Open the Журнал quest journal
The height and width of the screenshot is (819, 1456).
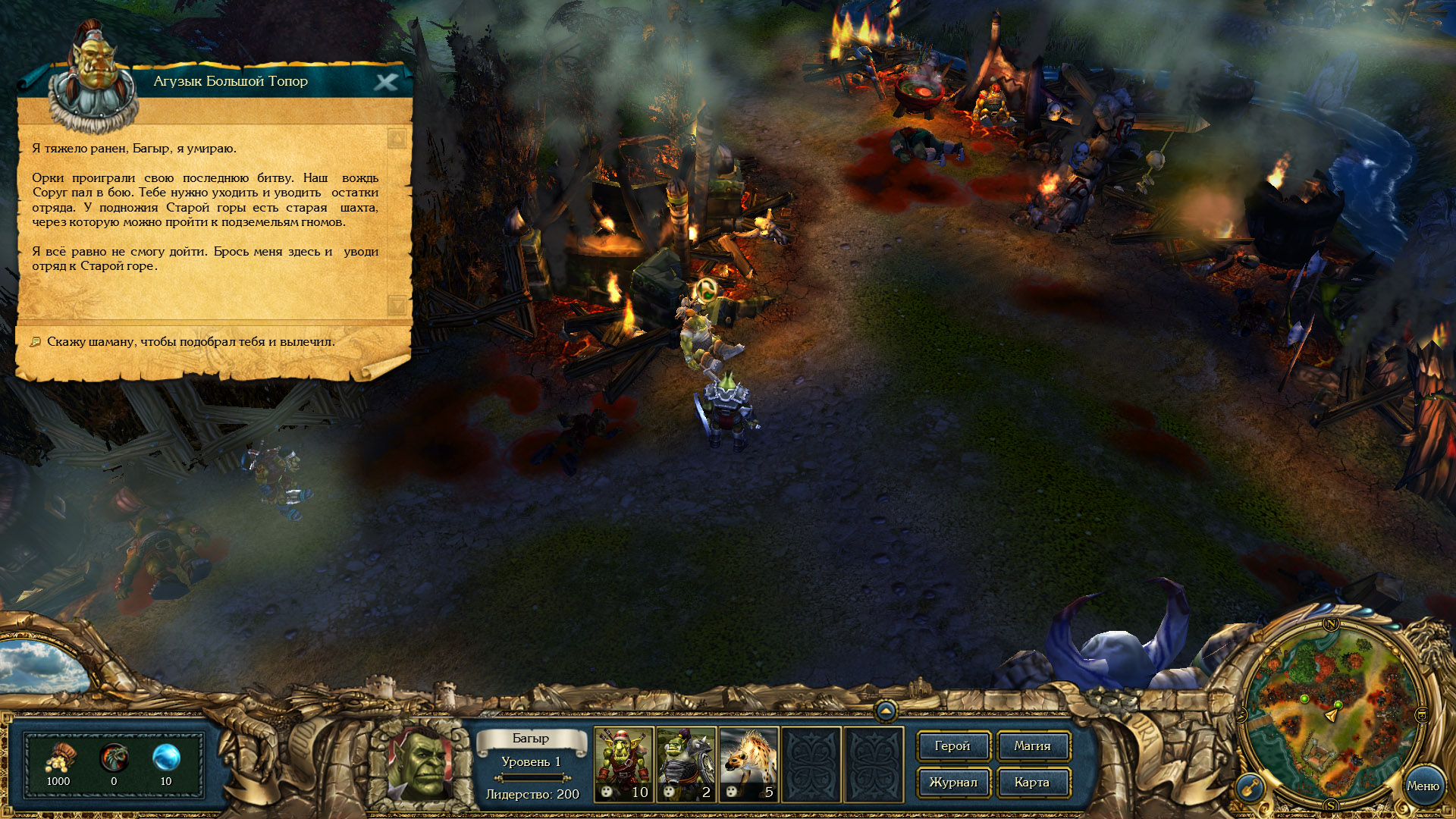952,783
